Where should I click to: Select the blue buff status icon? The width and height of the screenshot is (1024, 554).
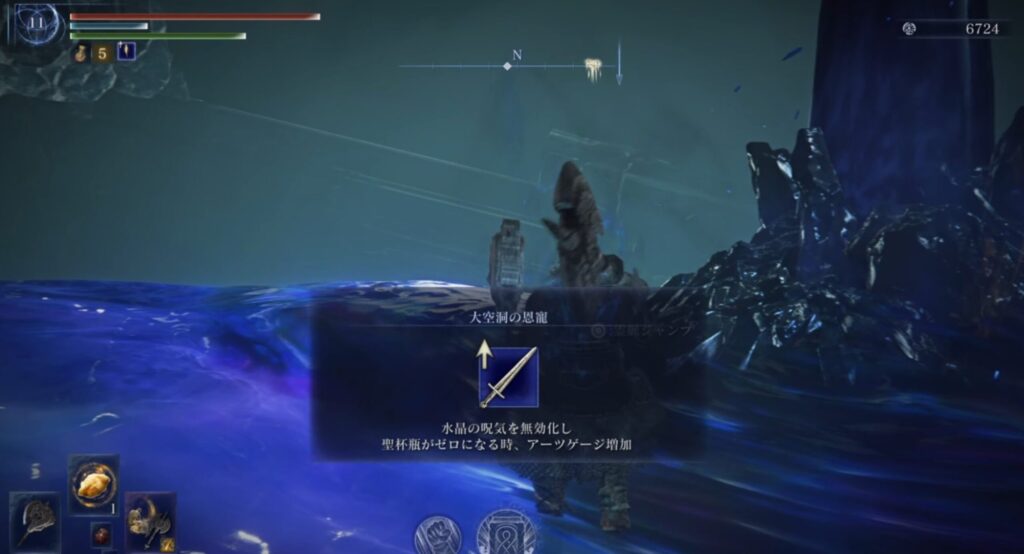point(127,52)
